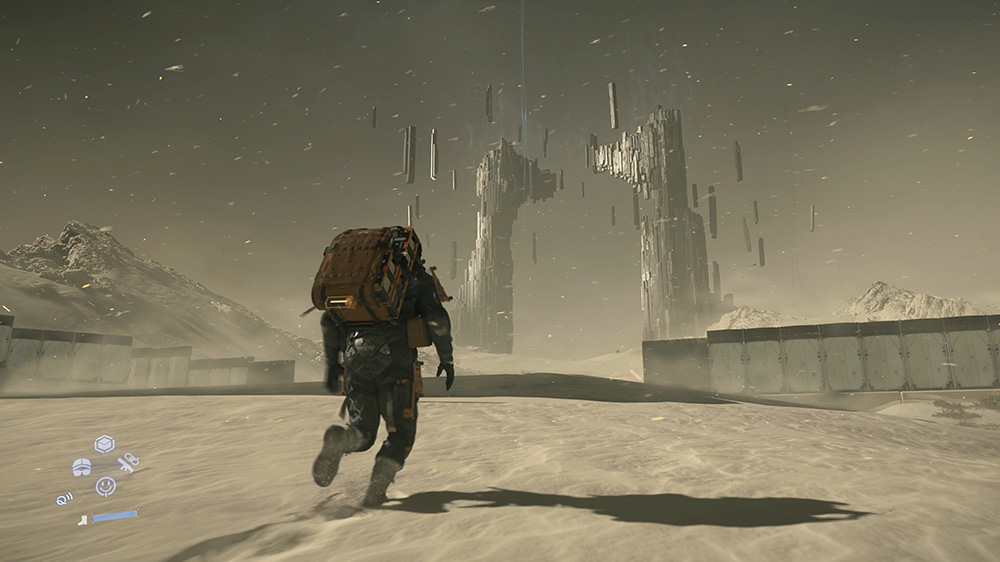Select the cargo box icon

click(x=104, y=443)
